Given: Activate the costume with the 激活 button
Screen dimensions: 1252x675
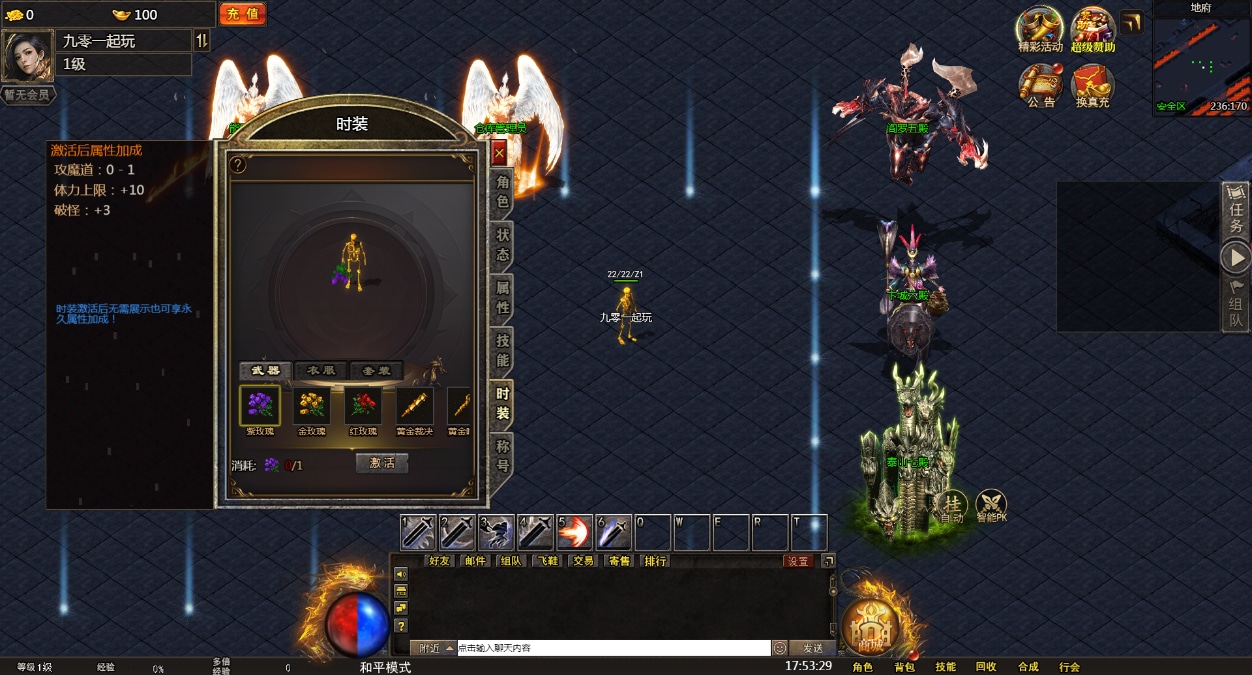Looking at the screenshot, I should (x=382, y=464).
